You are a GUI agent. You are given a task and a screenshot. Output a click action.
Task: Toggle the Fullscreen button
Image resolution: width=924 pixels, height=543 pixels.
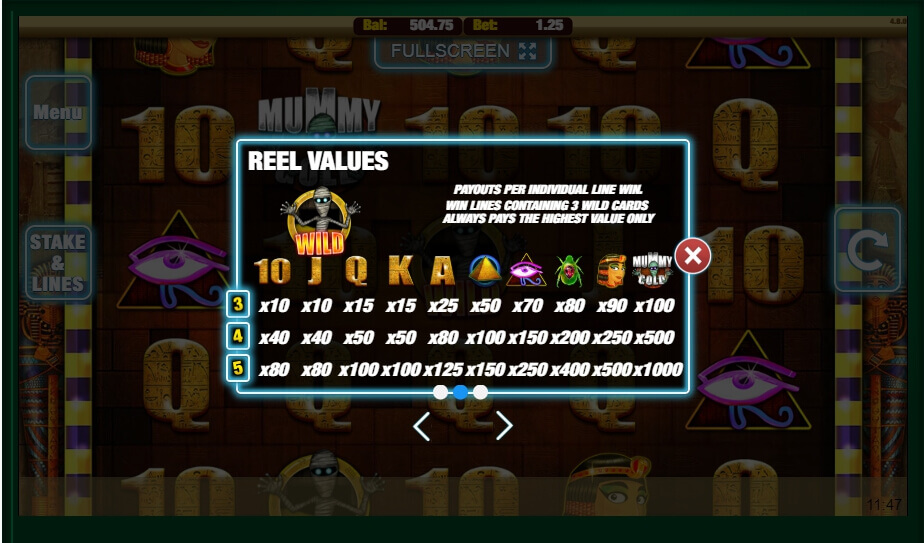coord(463,51)
